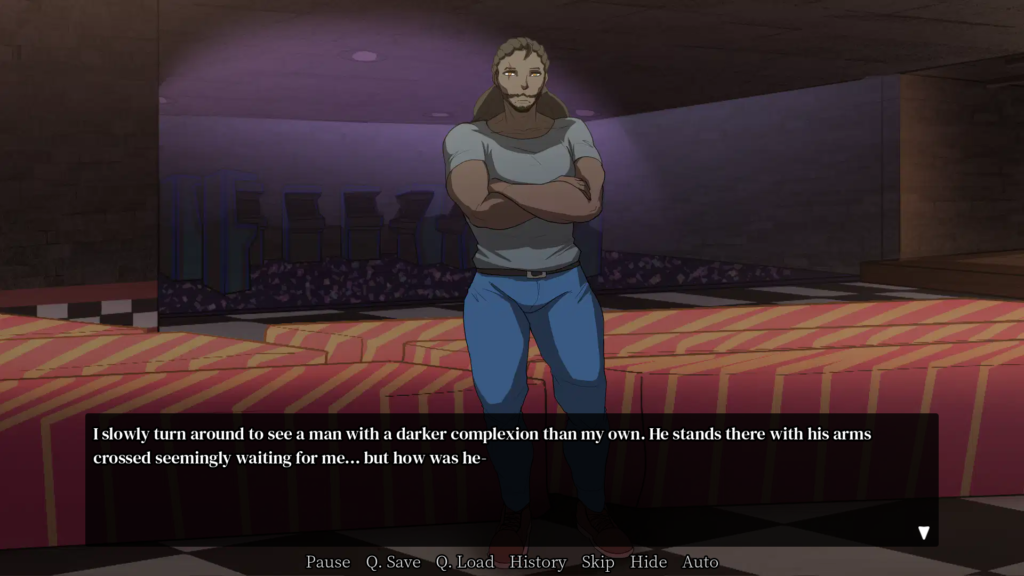The height and width of the screenshot is (576, 1024).
Task: Click Q. Load to quick load
Action: point(465,562)
